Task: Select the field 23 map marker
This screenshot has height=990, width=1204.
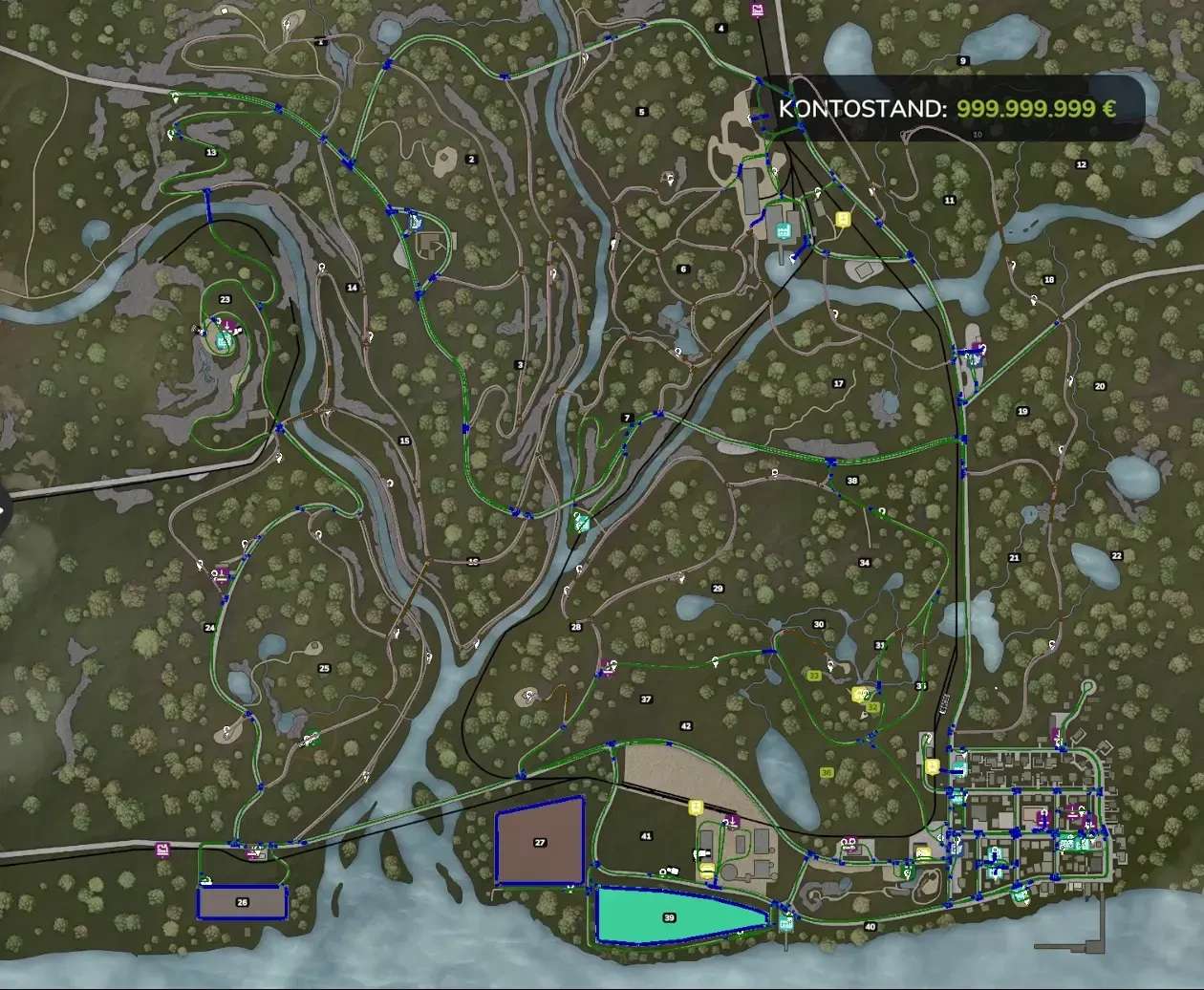Action: (225, 299)
